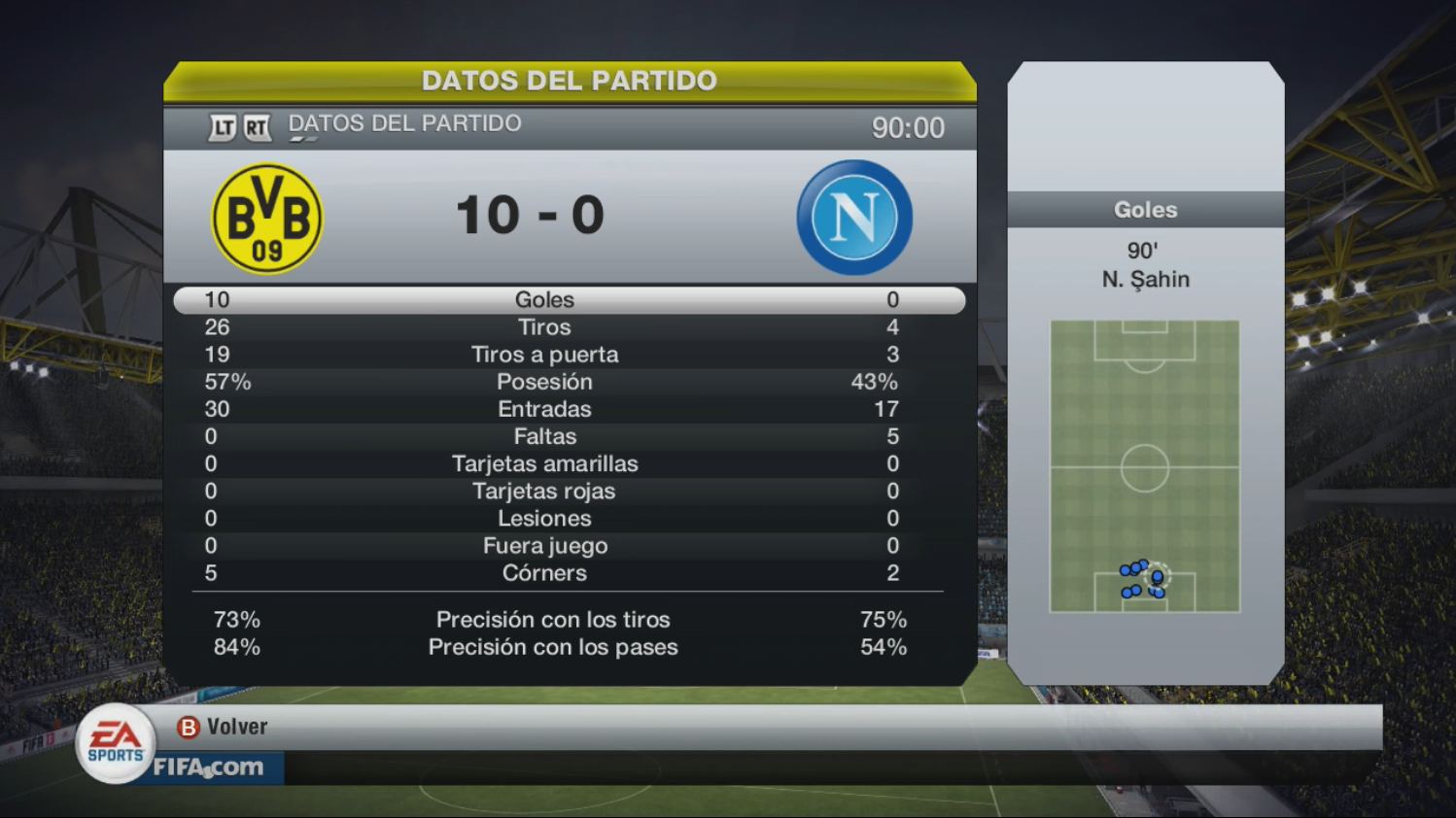Choose the Tiros a puerta row
The width and height of the screenshot is (1456, 818).
[x=569, y=355]
